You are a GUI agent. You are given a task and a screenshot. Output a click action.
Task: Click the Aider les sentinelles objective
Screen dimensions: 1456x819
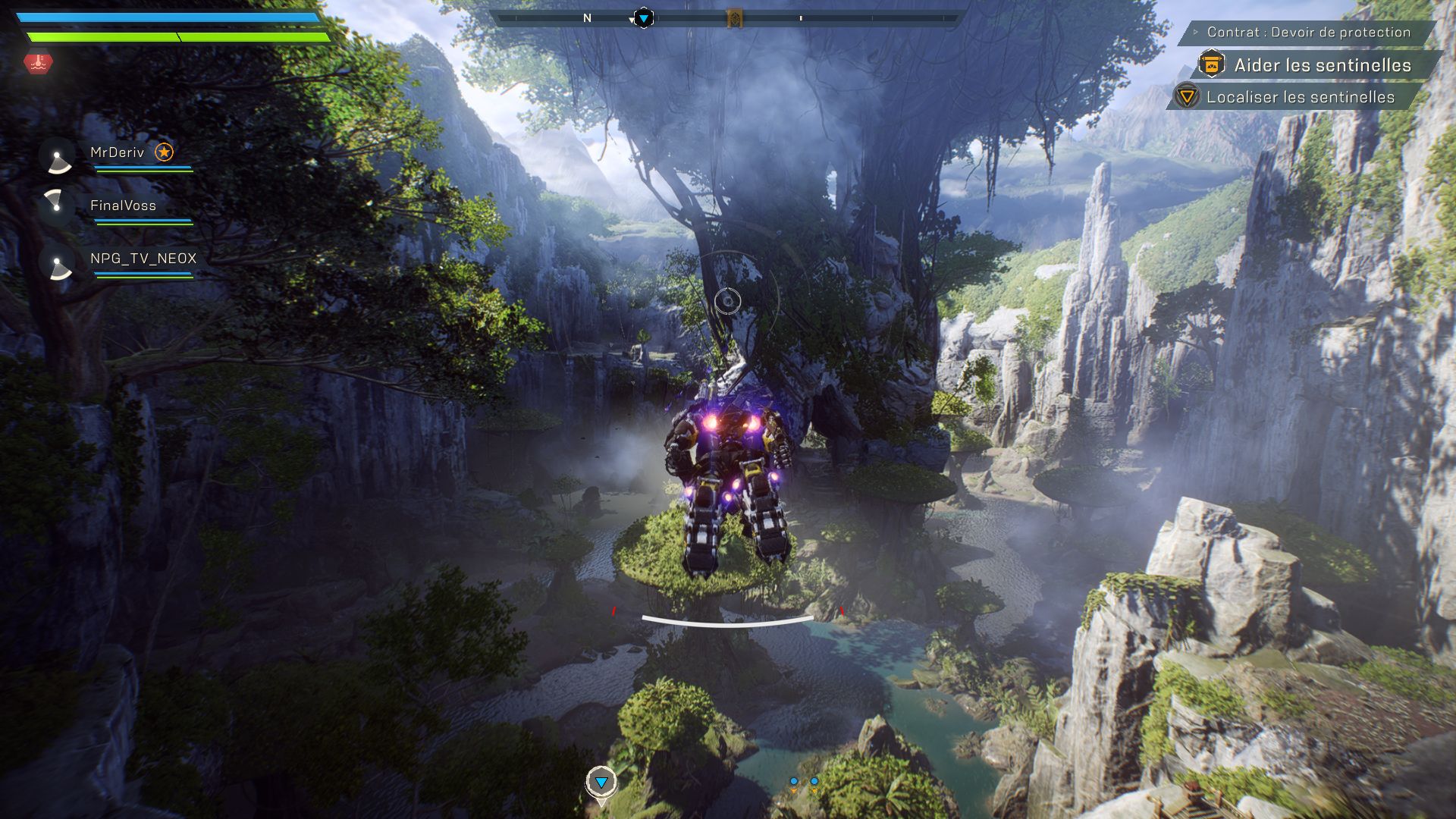click(x=1322, y=65)
